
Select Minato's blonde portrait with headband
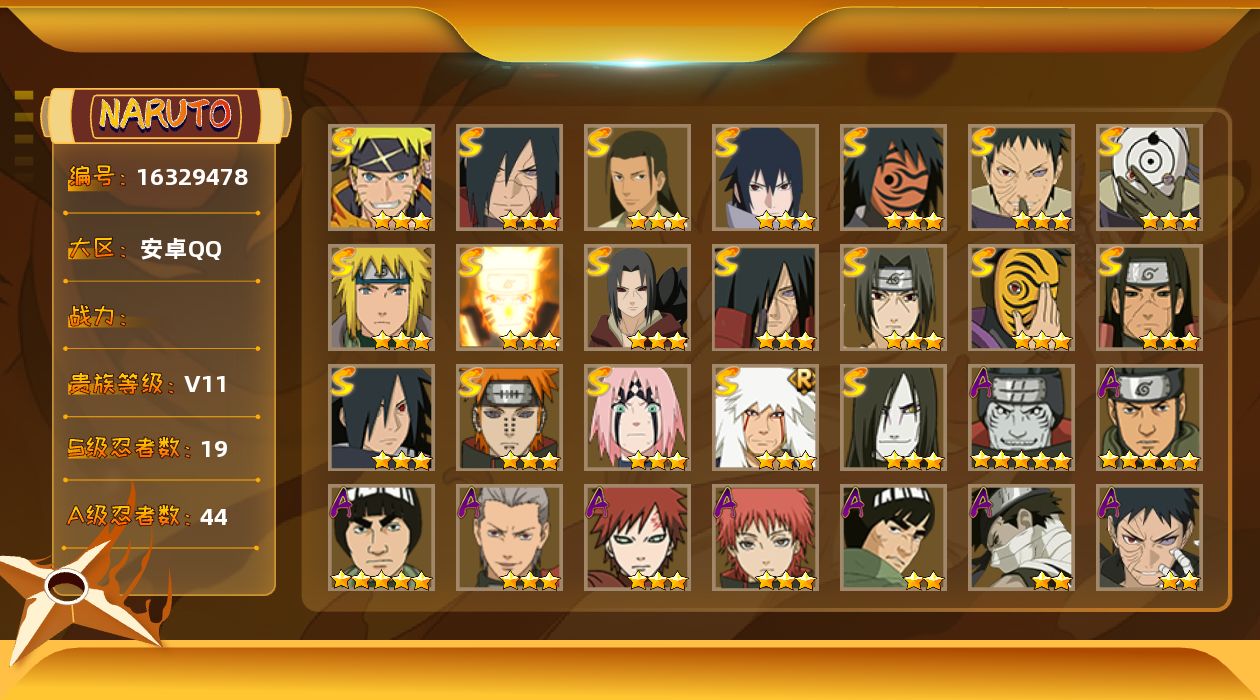click(381, 298)
